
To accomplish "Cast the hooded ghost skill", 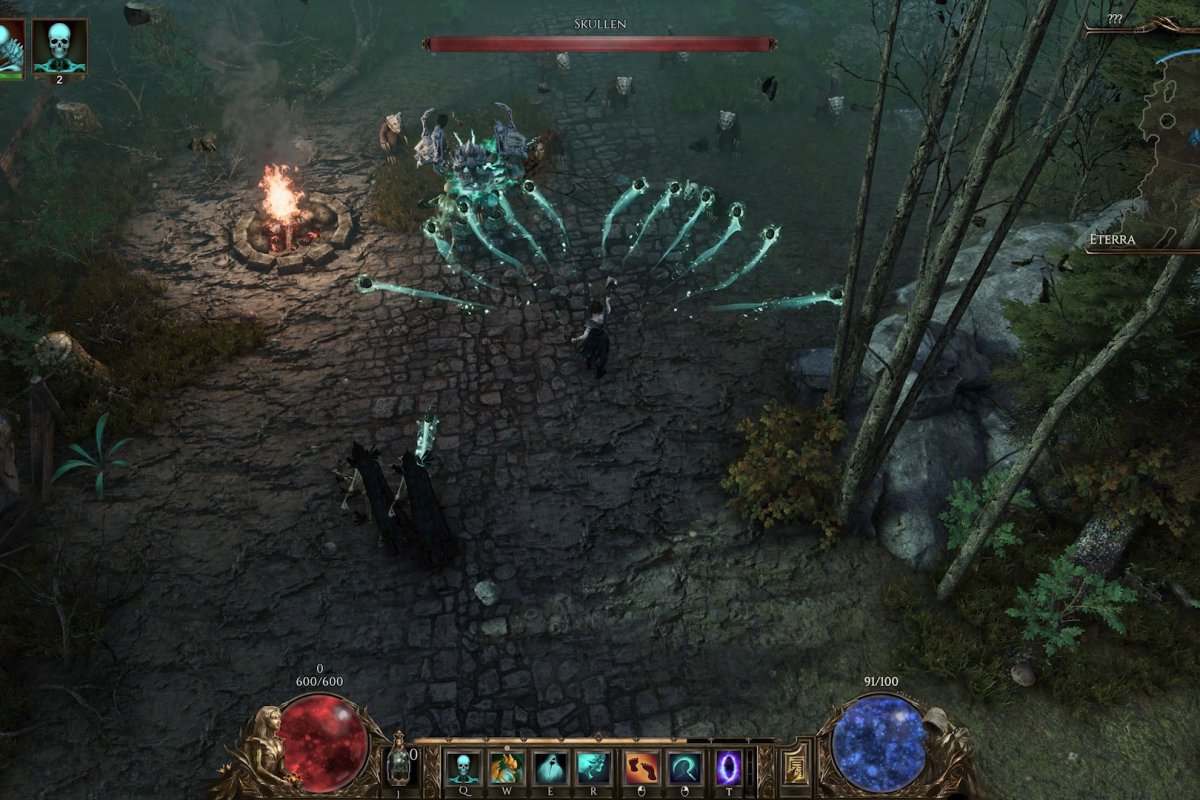I will coord(550,768).
